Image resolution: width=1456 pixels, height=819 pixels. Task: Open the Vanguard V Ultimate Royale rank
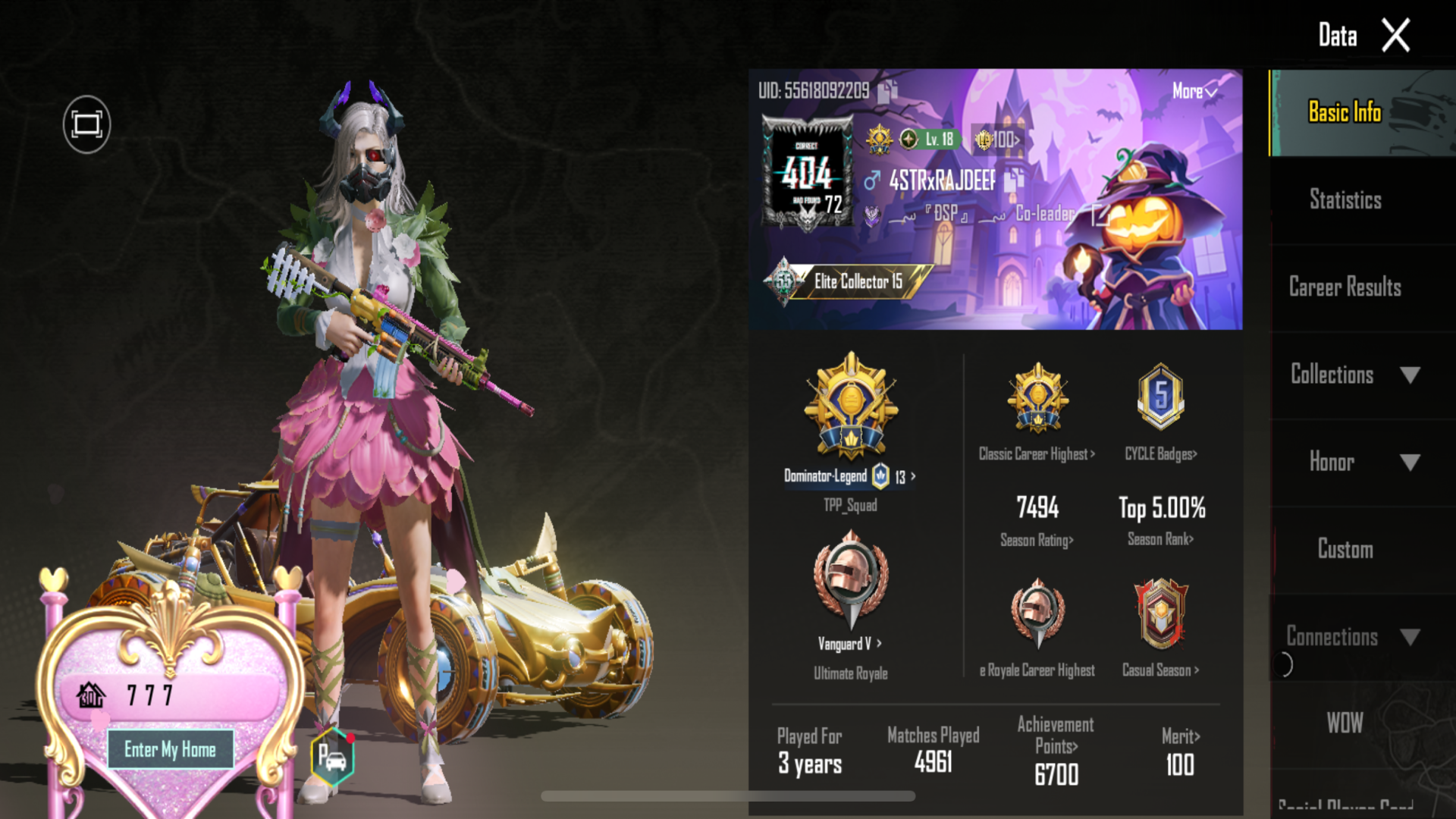[850, 644]
